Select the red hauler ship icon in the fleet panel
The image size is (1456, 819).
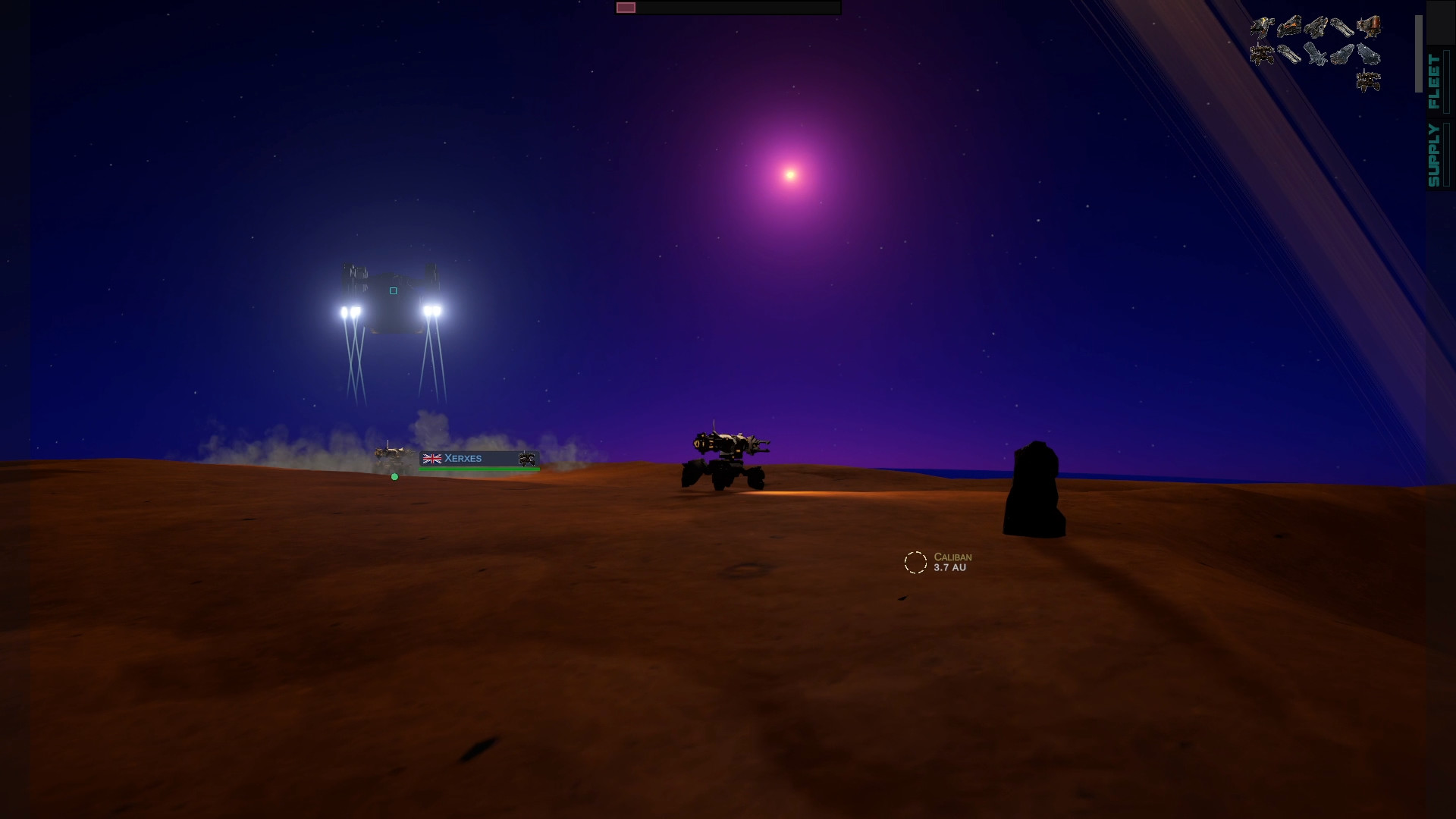1369,25
